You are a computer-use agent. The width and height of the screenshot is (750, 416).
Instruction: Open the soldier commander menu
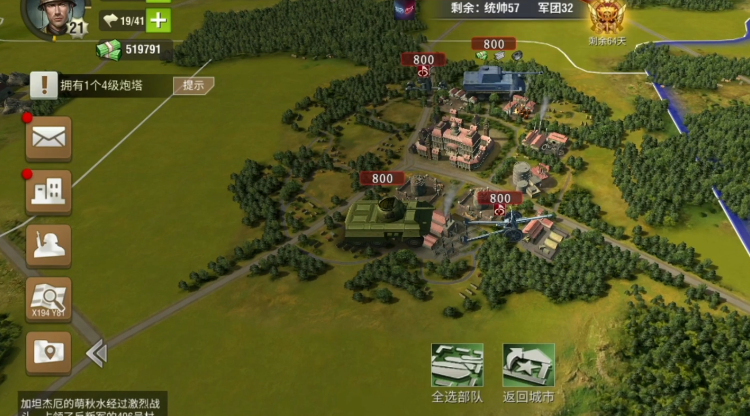click(x=48, y=246)
